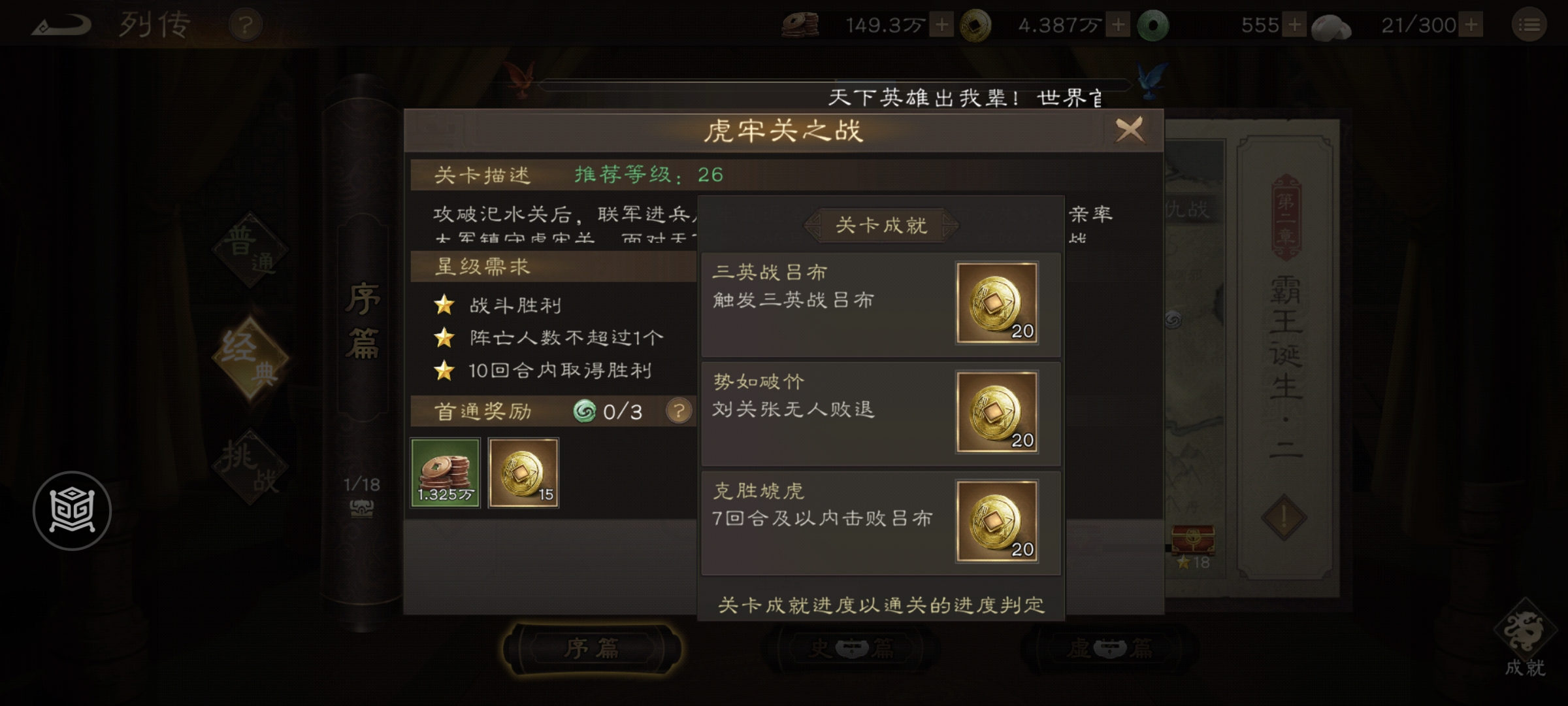Open the 克胜彪虎 achievement entry
Image resolution: width=1568 pixels, height=706 pixels.
click(x=881, y=522)
